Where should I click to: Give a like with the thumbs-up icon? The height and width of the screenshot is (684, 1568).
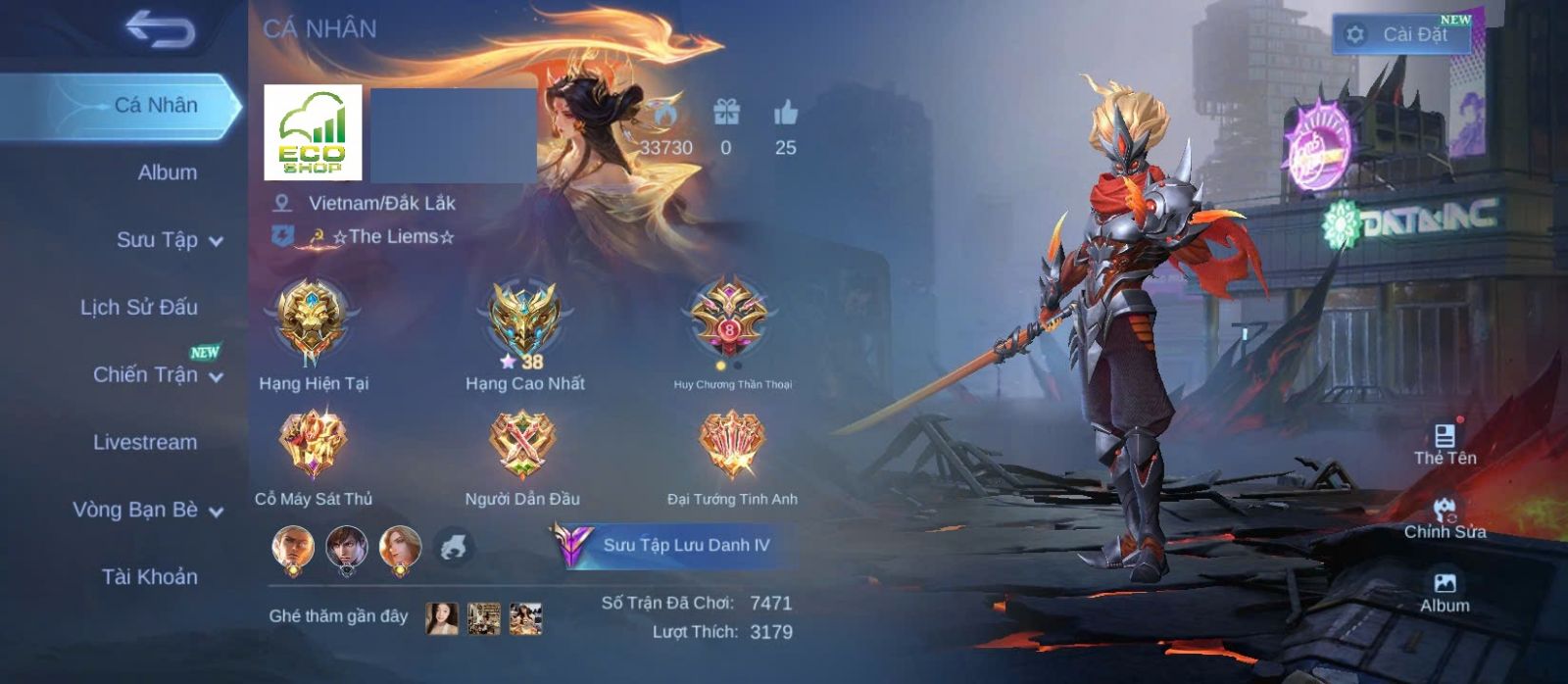785,114
